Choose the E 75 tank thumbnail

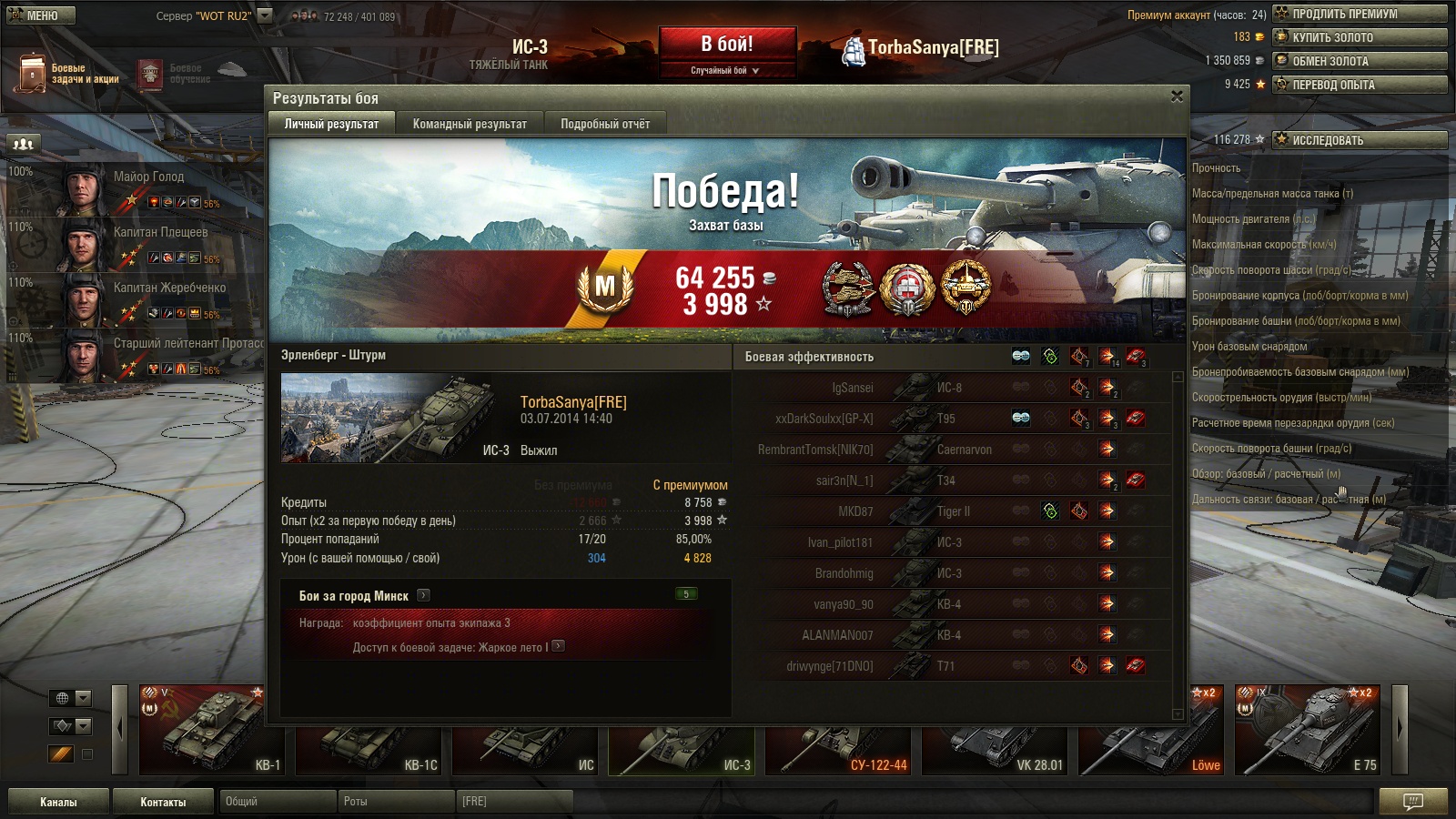[x=1309, y=730]
